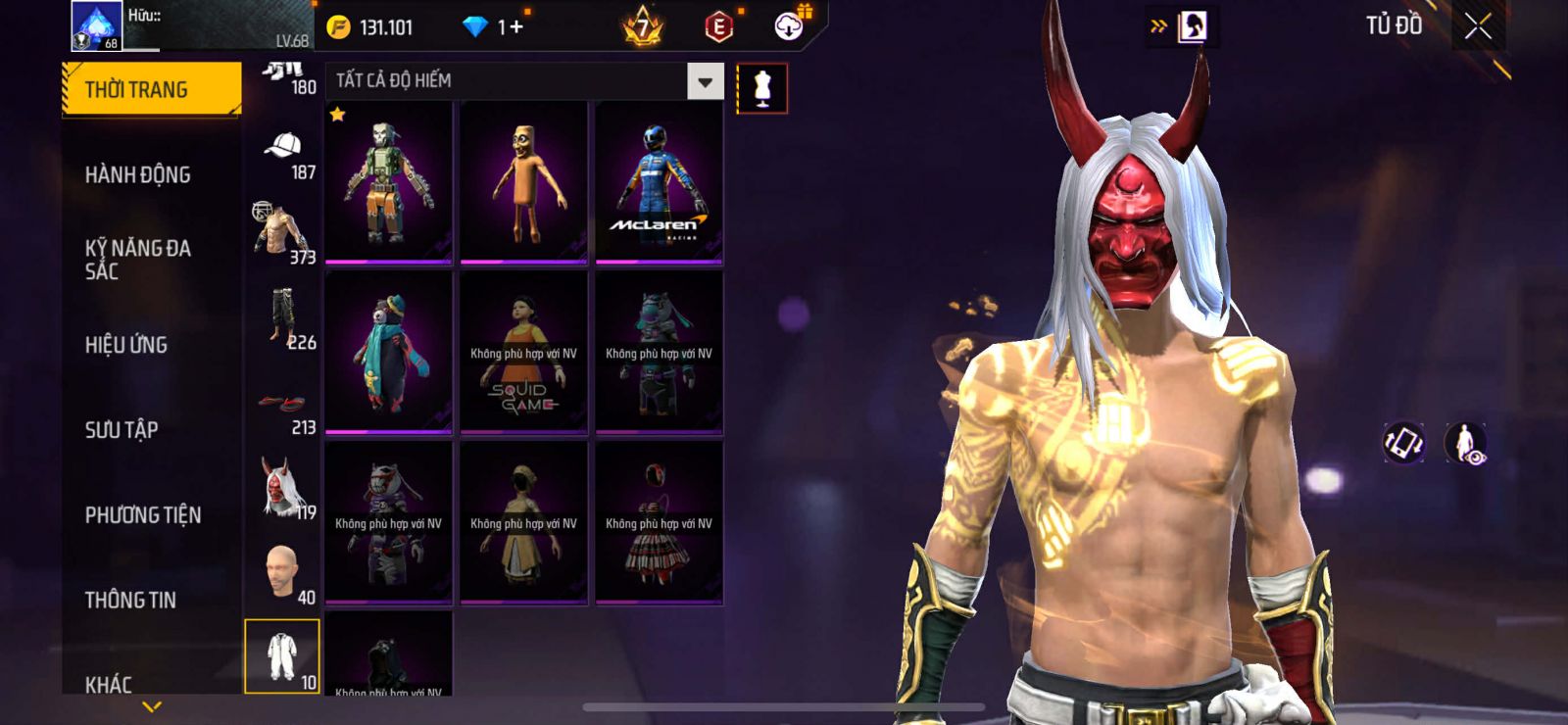
Task: Pick the orange wooden puppet costume
Action: (523, 182)
